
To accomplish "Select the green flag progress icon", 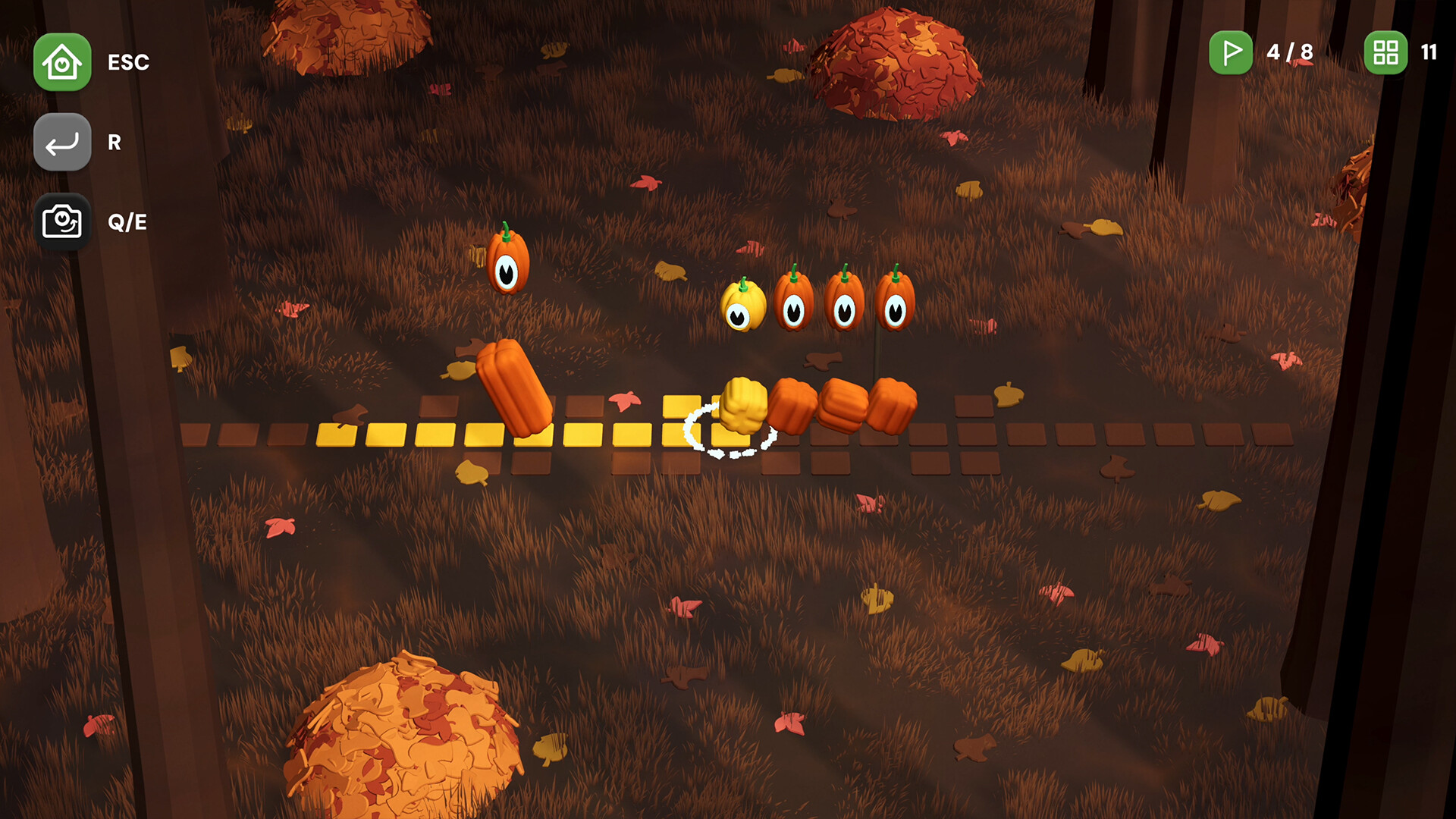I will pos(1232,53).
